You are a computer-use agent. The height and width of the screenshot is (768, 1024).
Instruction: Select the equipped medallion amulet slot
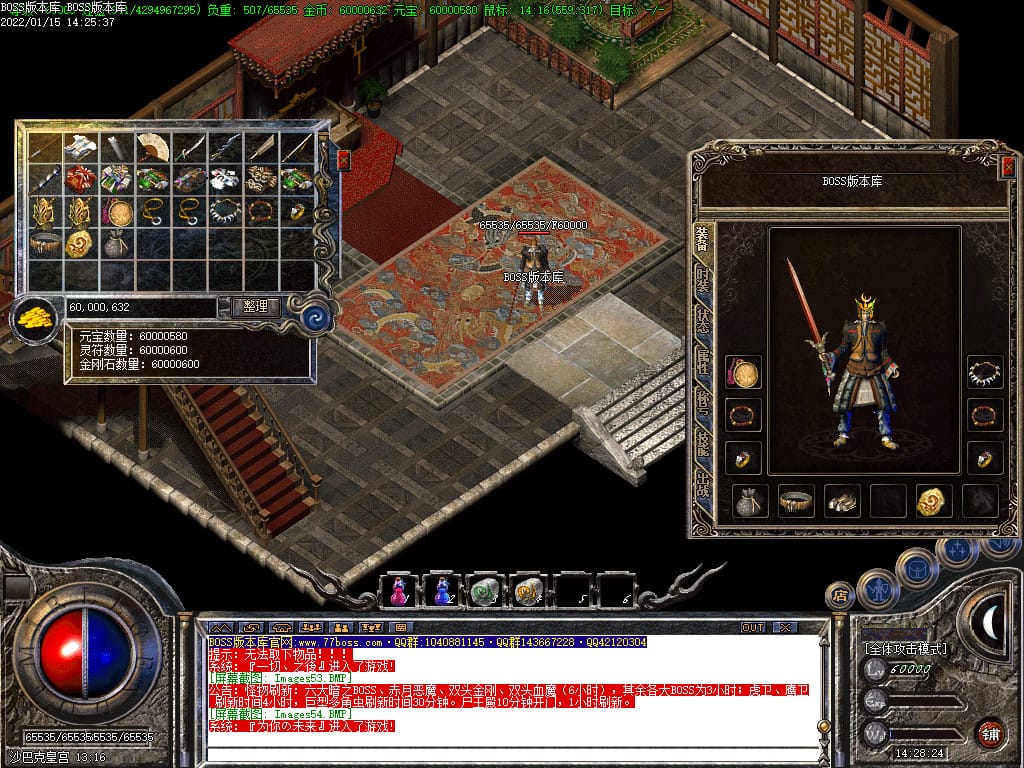click(x=743, y=373)
